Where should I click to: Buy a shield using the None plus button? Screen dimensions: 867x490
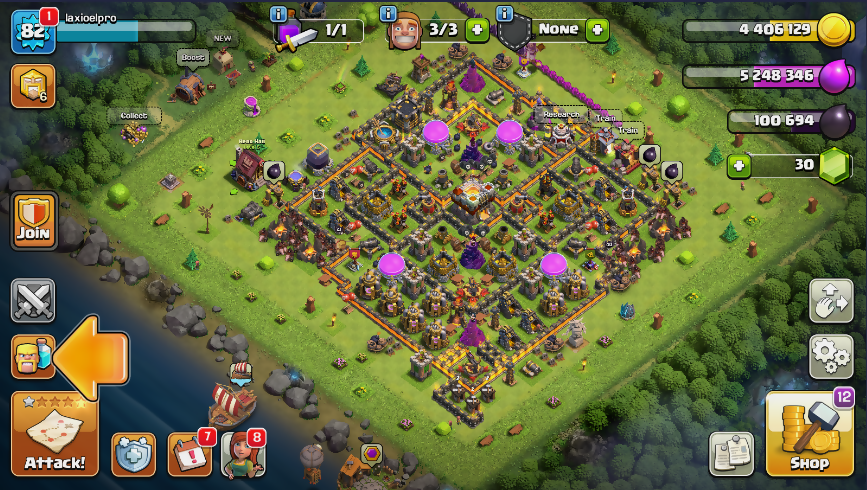597,30
